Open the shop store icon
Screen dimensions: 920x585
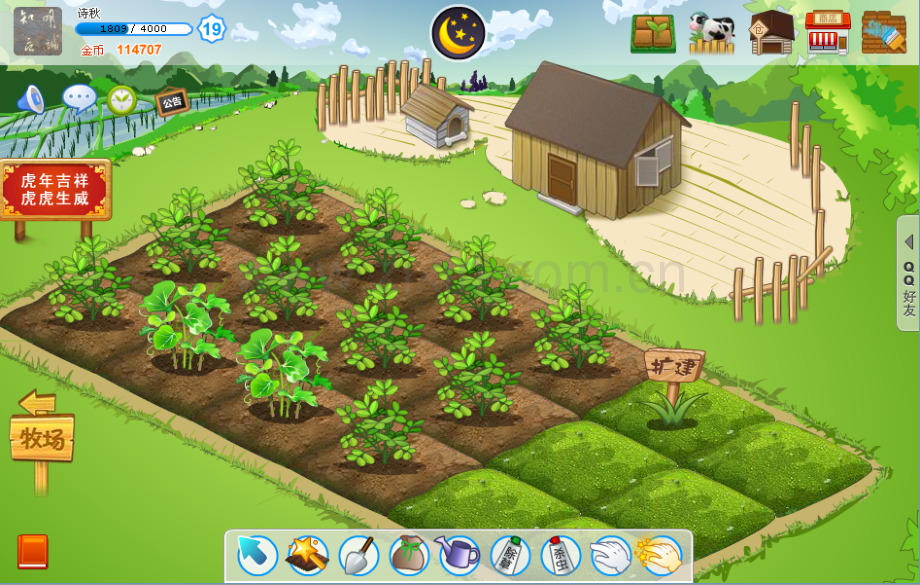click(828, 33)
